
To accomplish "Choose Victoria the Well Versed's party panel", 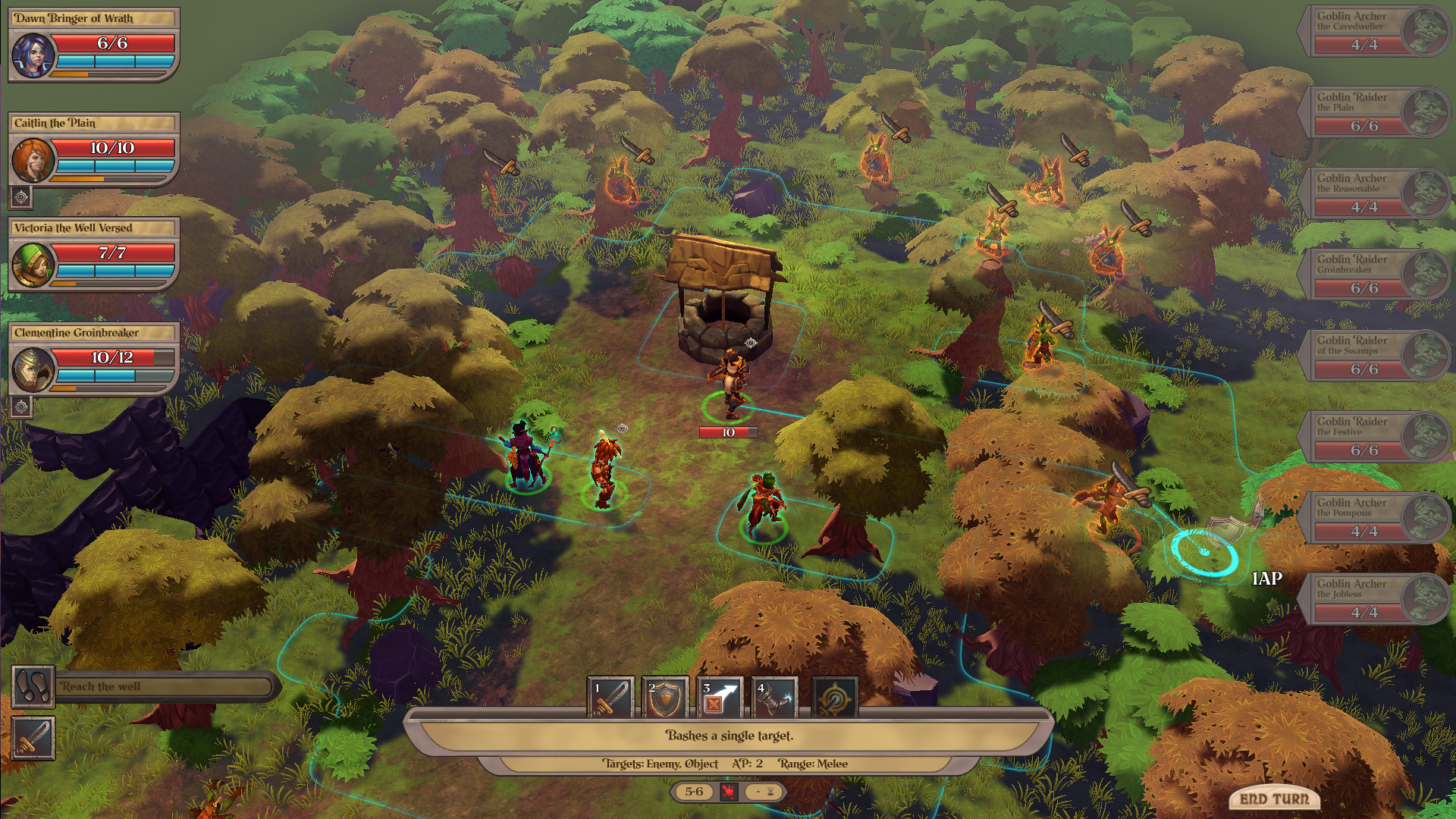I will pyautogui.click(x=93, y=254).
